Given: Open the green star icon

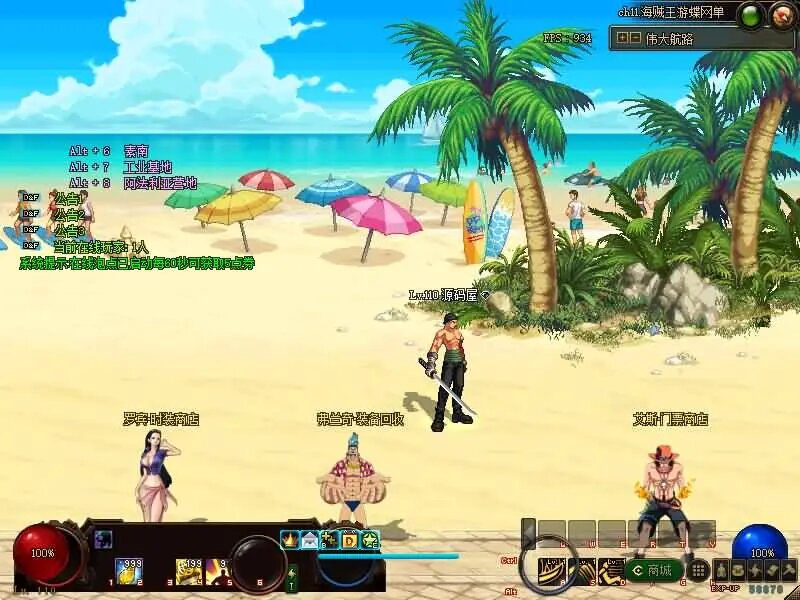Looking at the screenshot, I should click(x=370, y=540).
